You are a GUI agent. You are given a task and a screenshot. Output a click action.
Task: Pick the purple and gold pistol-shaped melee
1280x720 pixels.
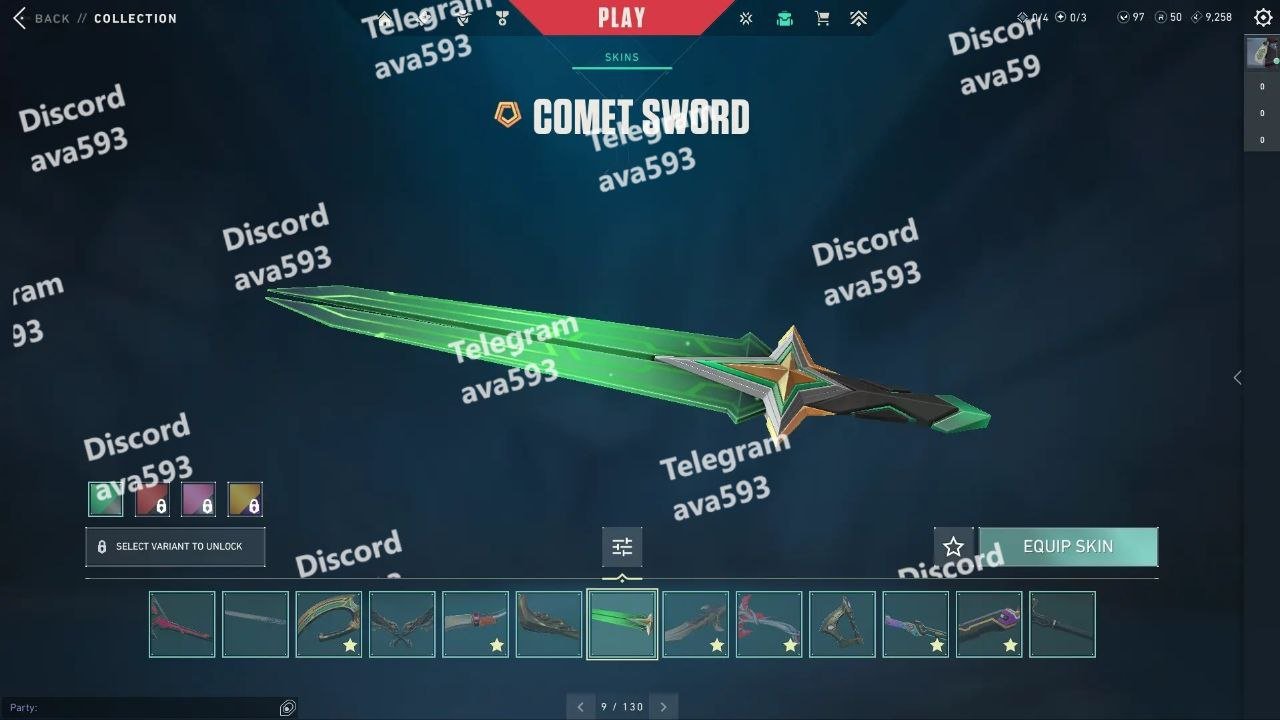(x=989, y=624)
